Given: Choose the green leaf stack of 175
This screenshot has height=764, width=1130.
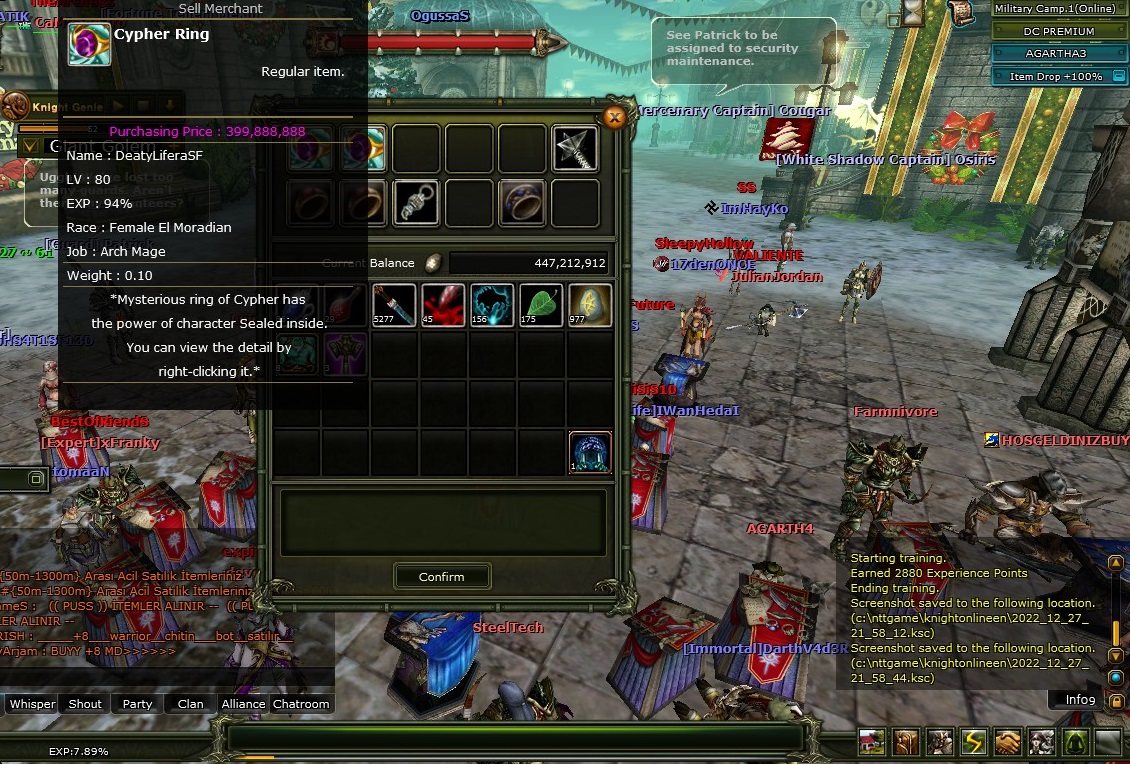Looking at the screenshot, I should pyautogui.click(x=541, y=305).
